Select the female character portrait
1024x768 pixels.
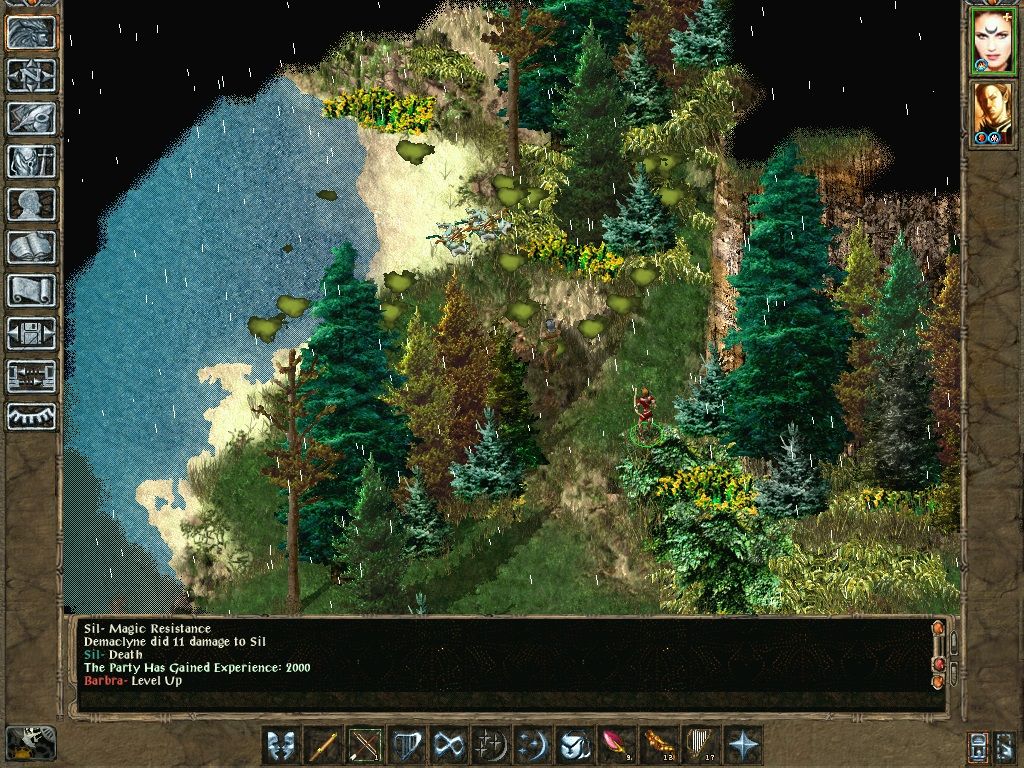pos(993,42)
